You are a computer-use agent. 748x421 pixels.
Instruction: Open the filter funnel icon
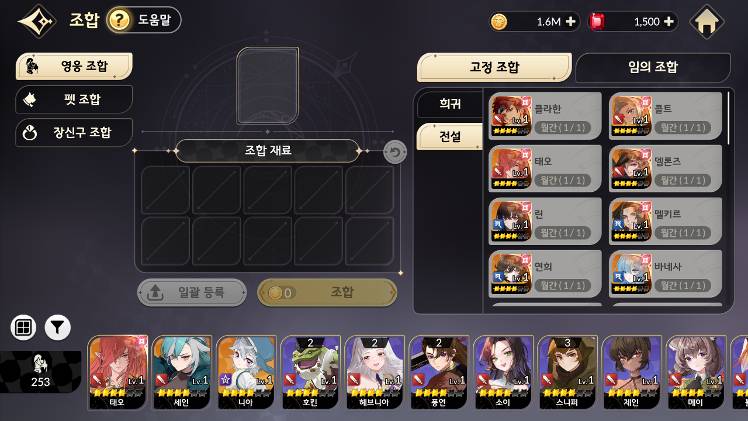pyautogui.click(x=58, y=327)
